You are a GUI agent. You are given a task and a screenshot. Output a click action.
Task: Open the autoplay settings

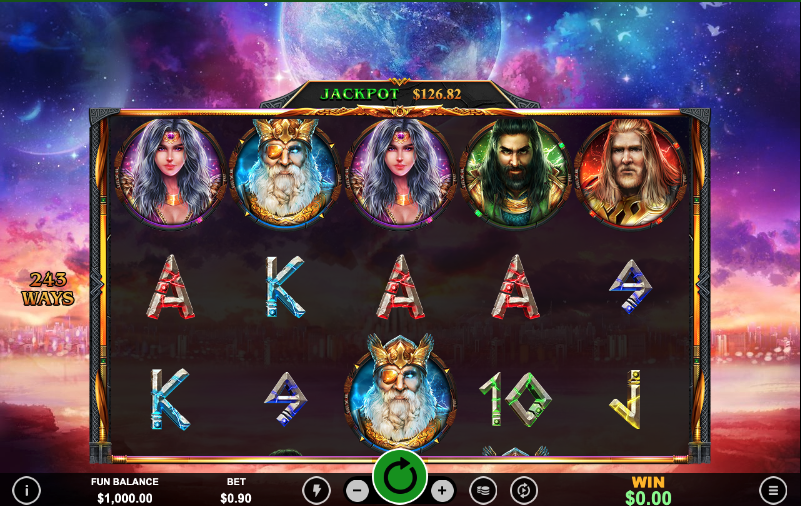tap(523, 490)
